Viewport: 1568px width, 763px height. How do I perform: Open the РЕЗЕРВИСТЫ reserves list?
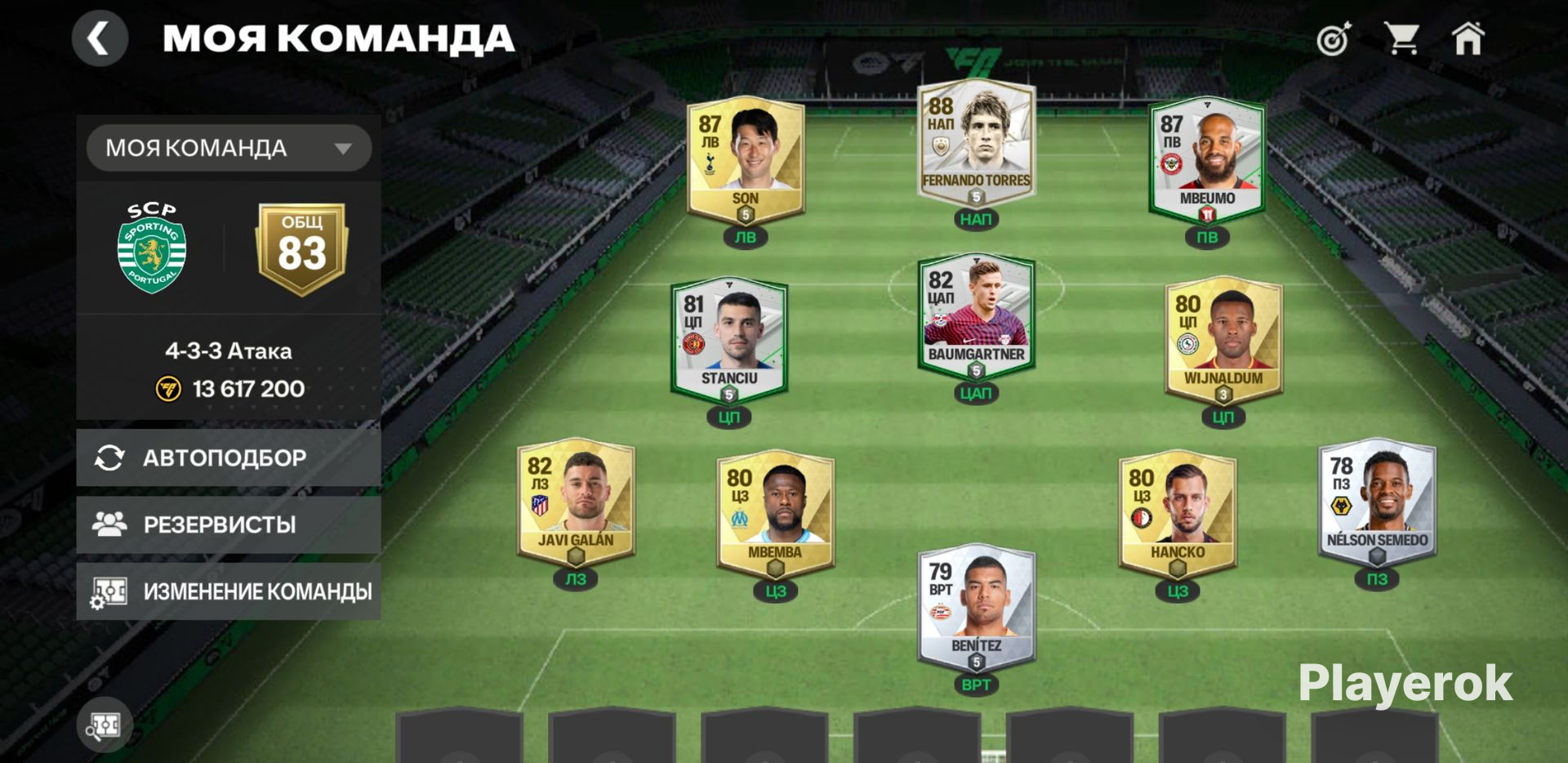[x=229, y=524]
